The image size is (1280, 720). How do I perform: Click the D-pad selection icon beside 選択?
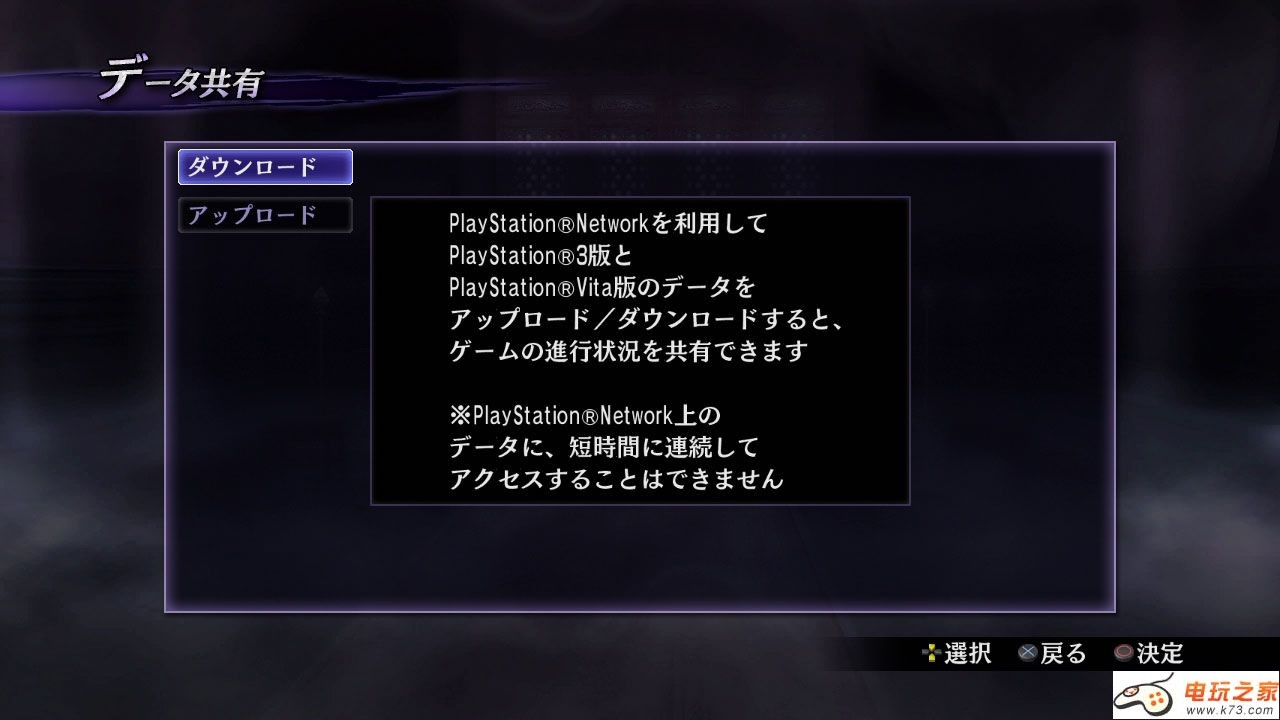coord(930,654)
